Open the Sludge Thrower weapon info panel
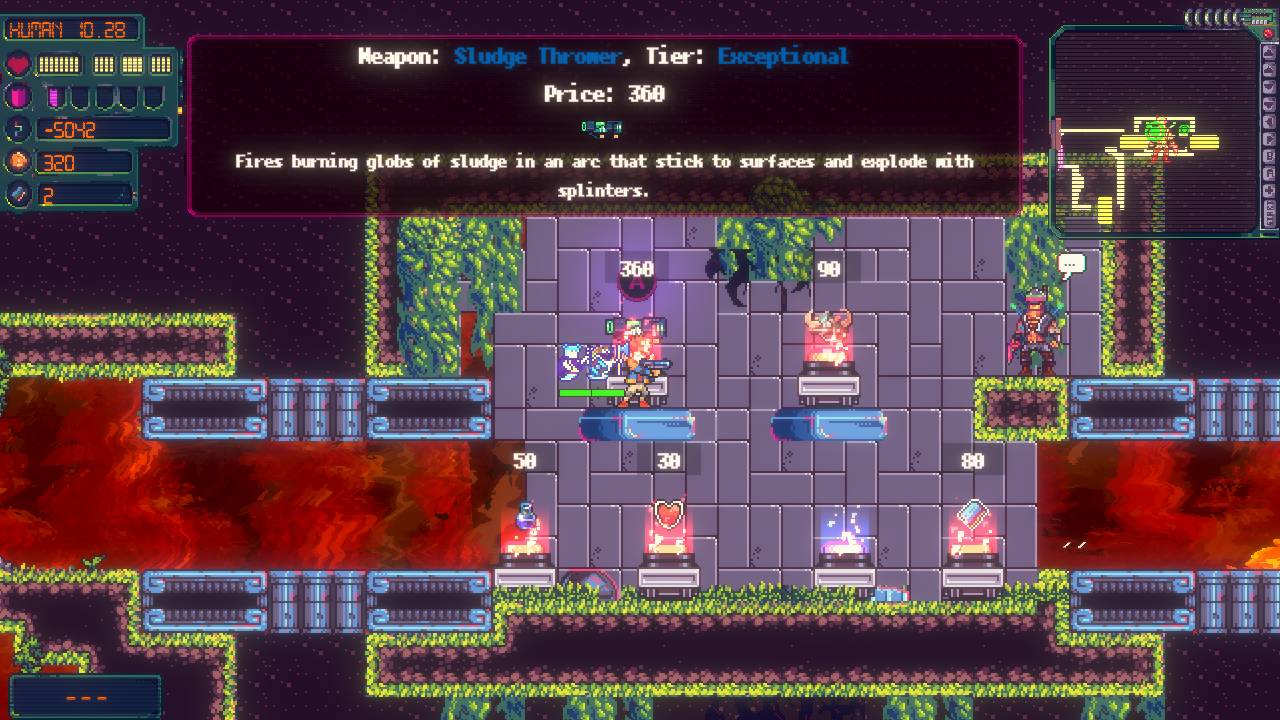 point(603,120)
